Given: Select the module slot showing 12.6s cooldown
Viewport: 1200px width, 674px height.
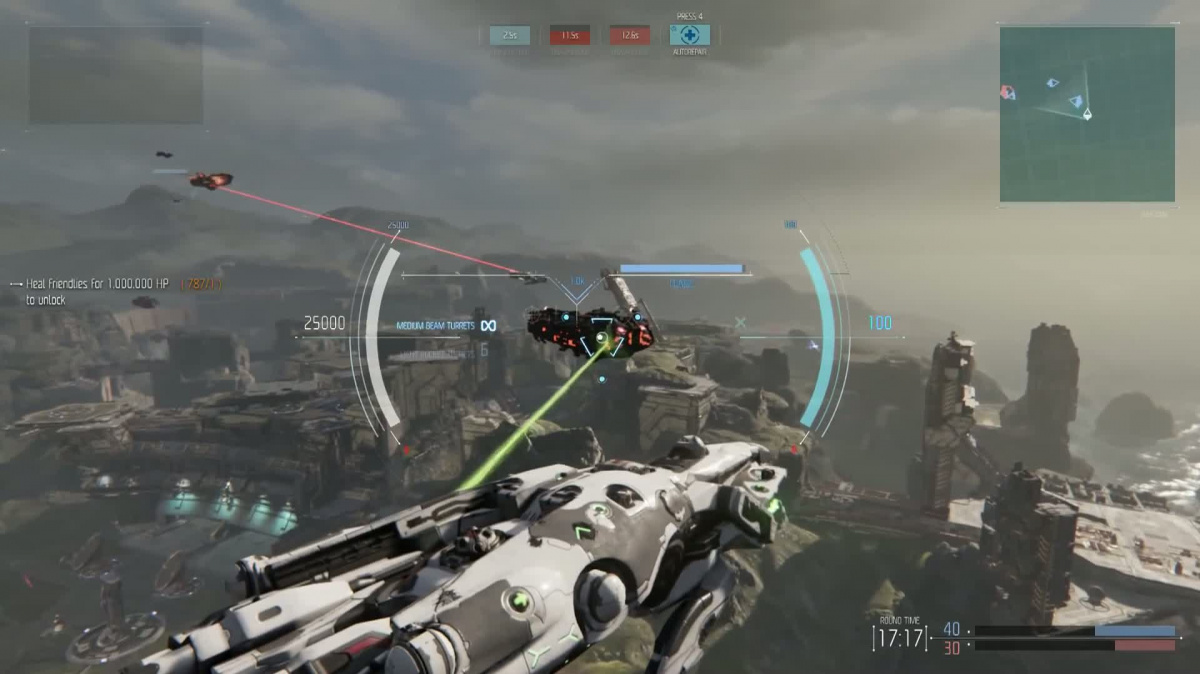Looking at the screenshot, I should pyautogui.click(x=630, y=35).
